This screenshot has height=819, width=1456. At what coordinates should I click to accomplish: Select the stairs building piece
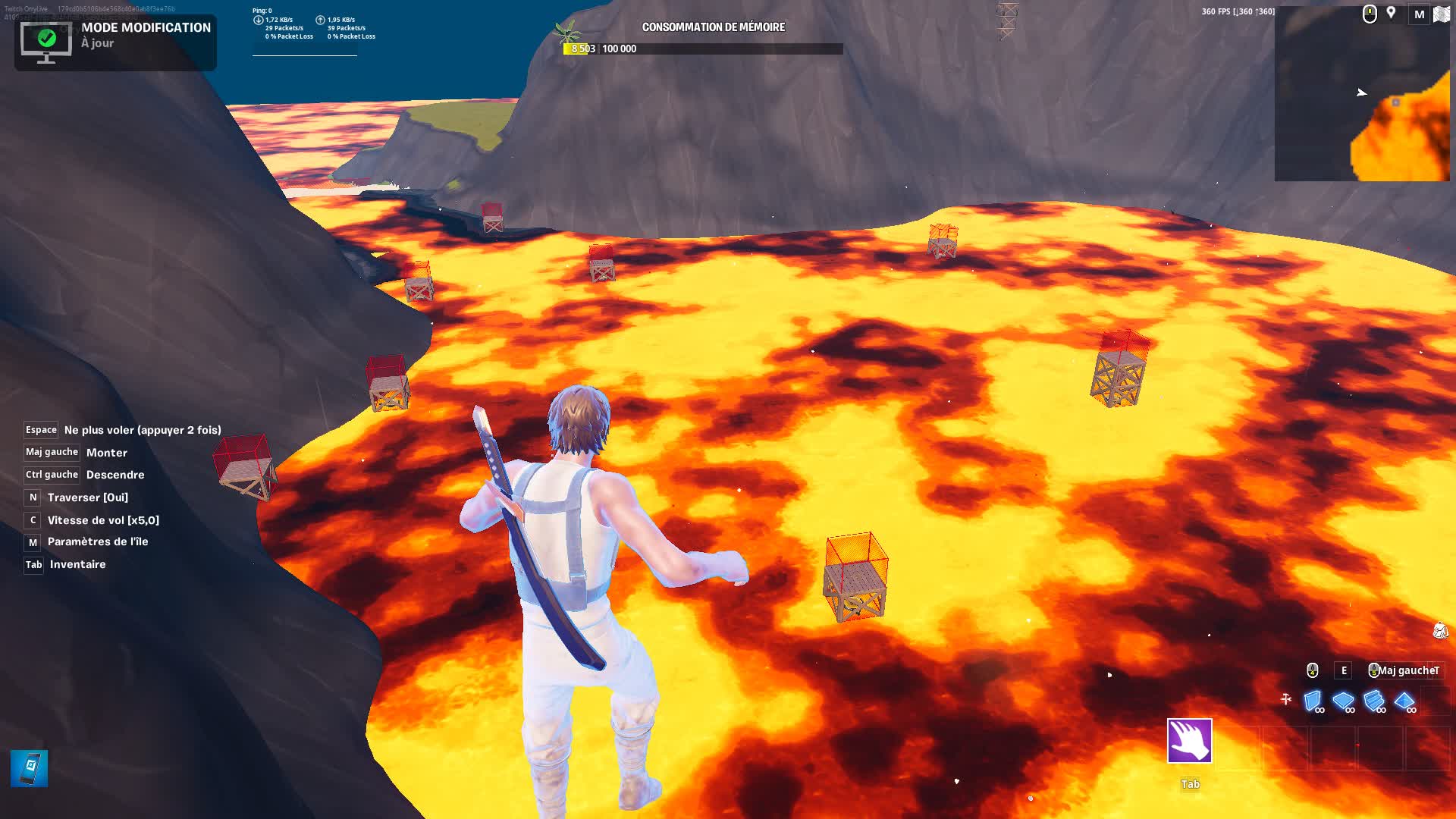(1374, 699)
